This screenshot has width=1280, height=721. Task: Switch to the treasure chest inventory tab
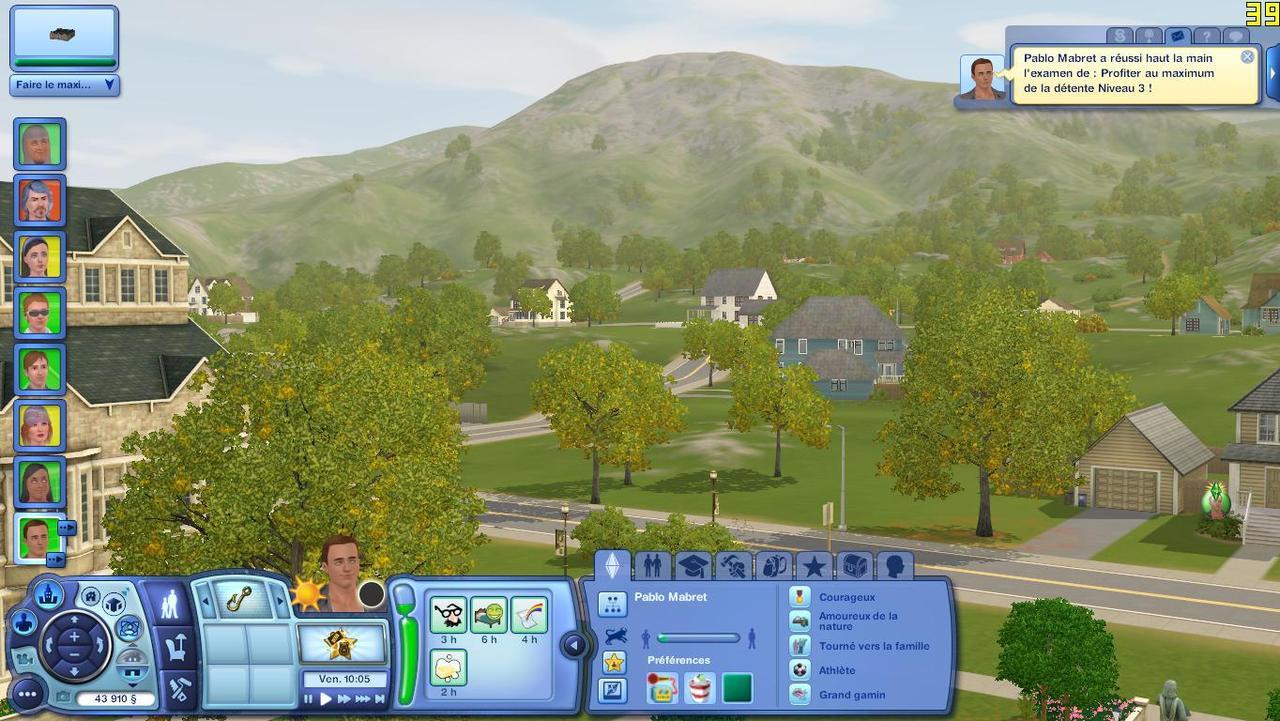(854, 567)
